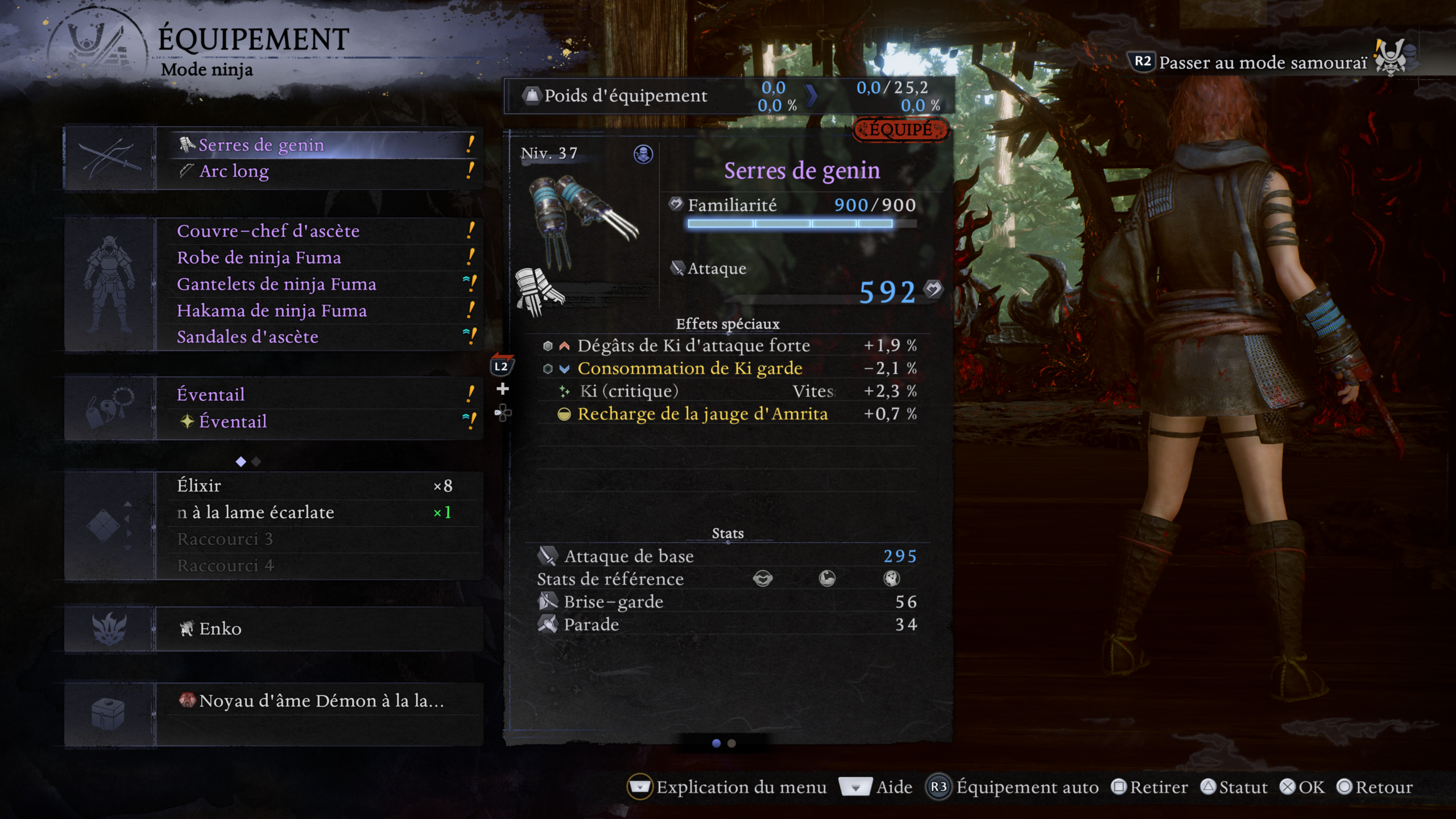The width and height of the screenshot is (1456, 819).
Task: Open Explication du menu
Action: [728, 787]
